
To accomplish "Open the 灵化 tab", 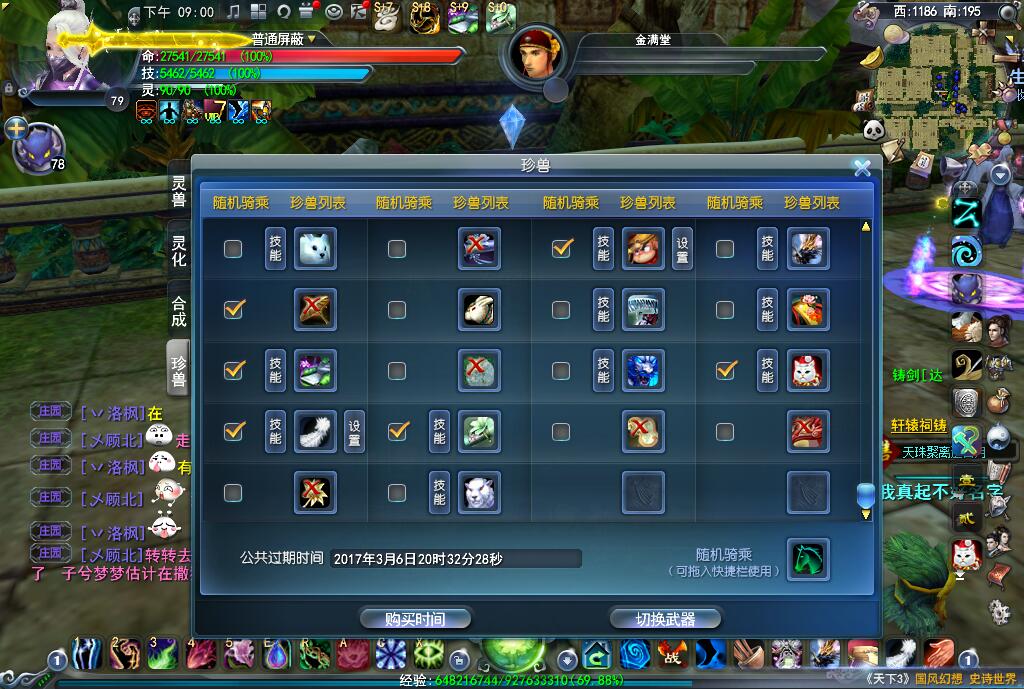I will (x=178, y=251).
